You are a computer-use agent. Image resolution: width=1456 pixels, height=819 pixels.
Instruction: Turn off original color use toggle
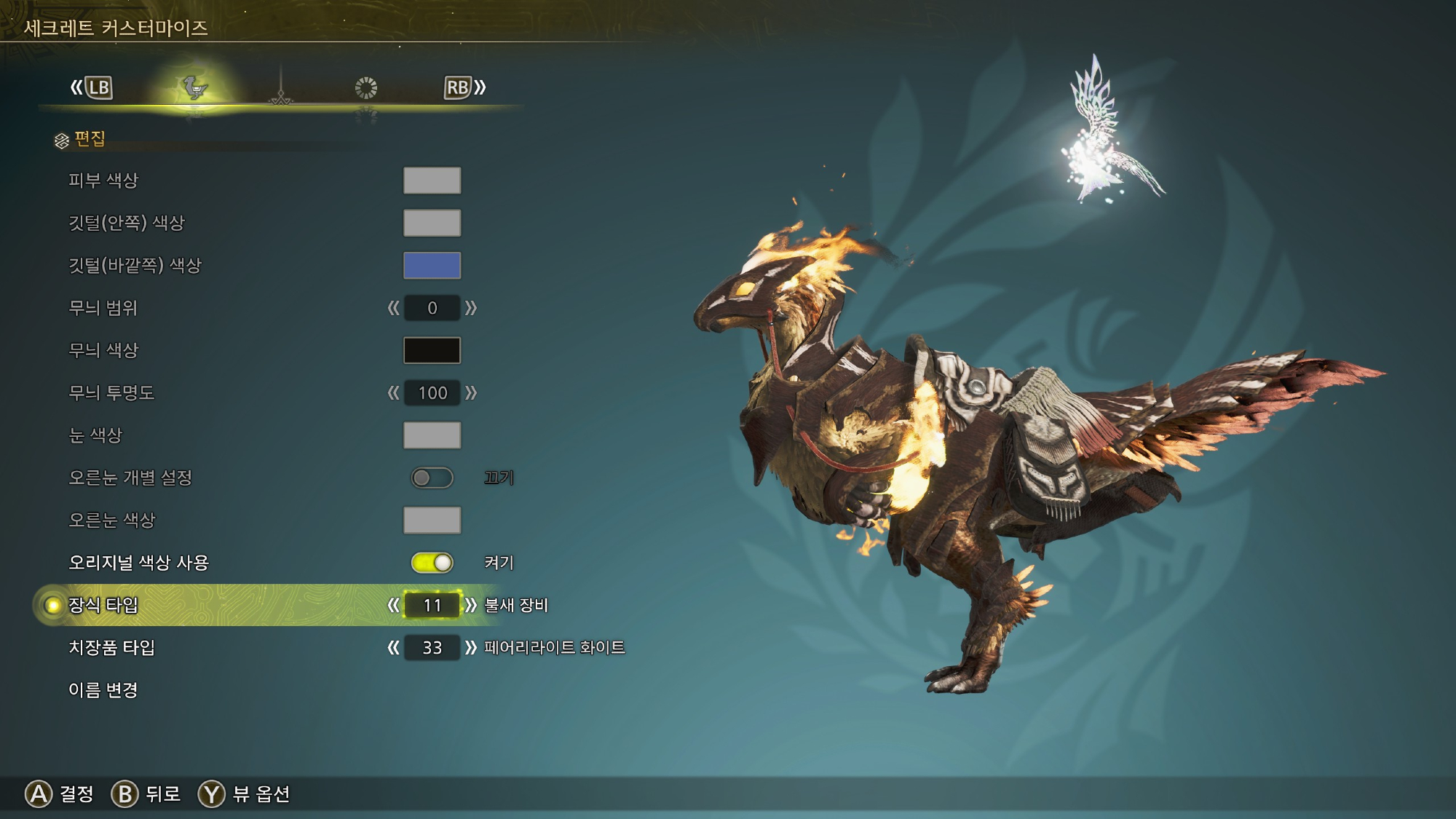pos(432,563)
